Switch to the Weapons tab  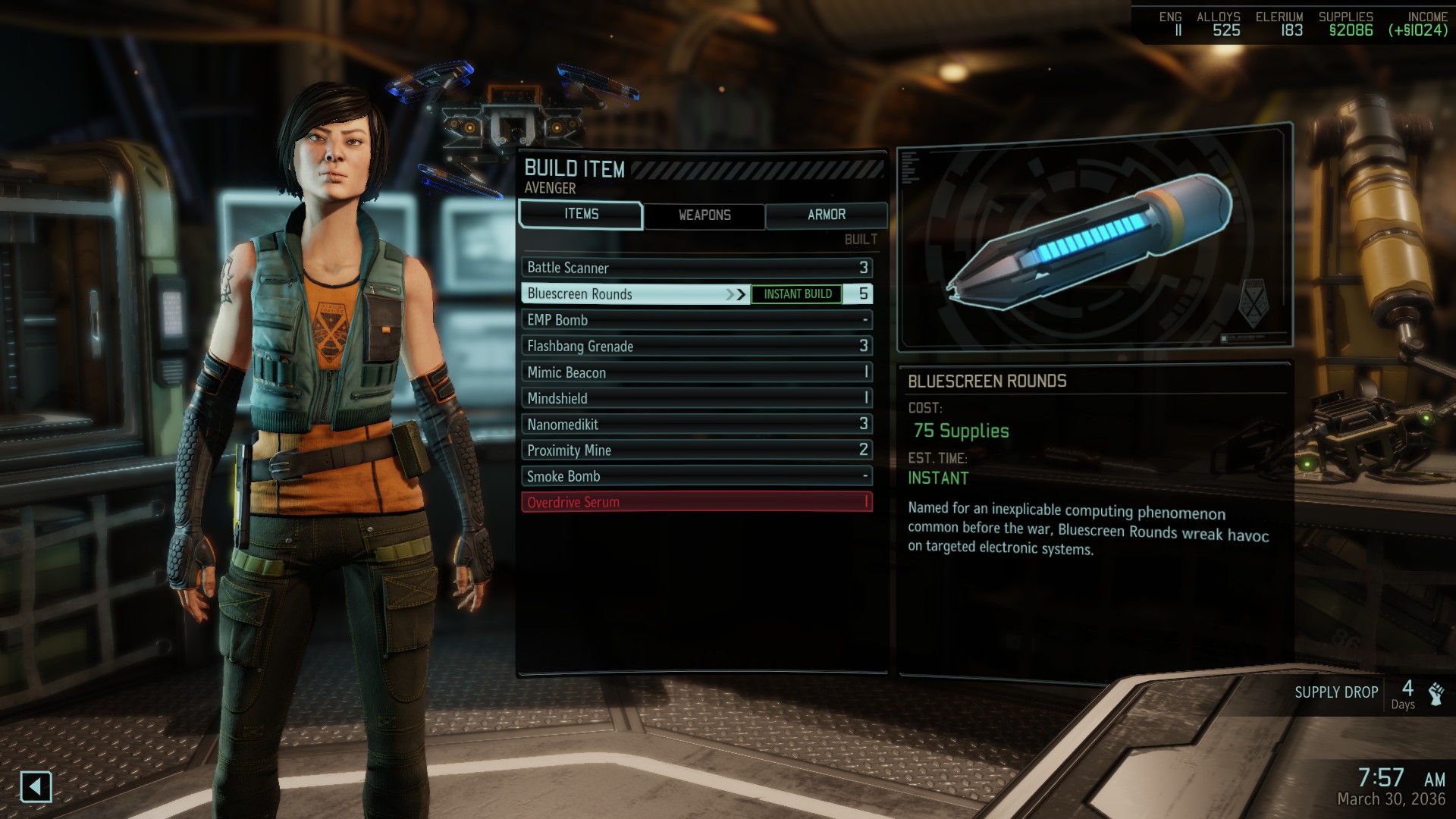704,215
